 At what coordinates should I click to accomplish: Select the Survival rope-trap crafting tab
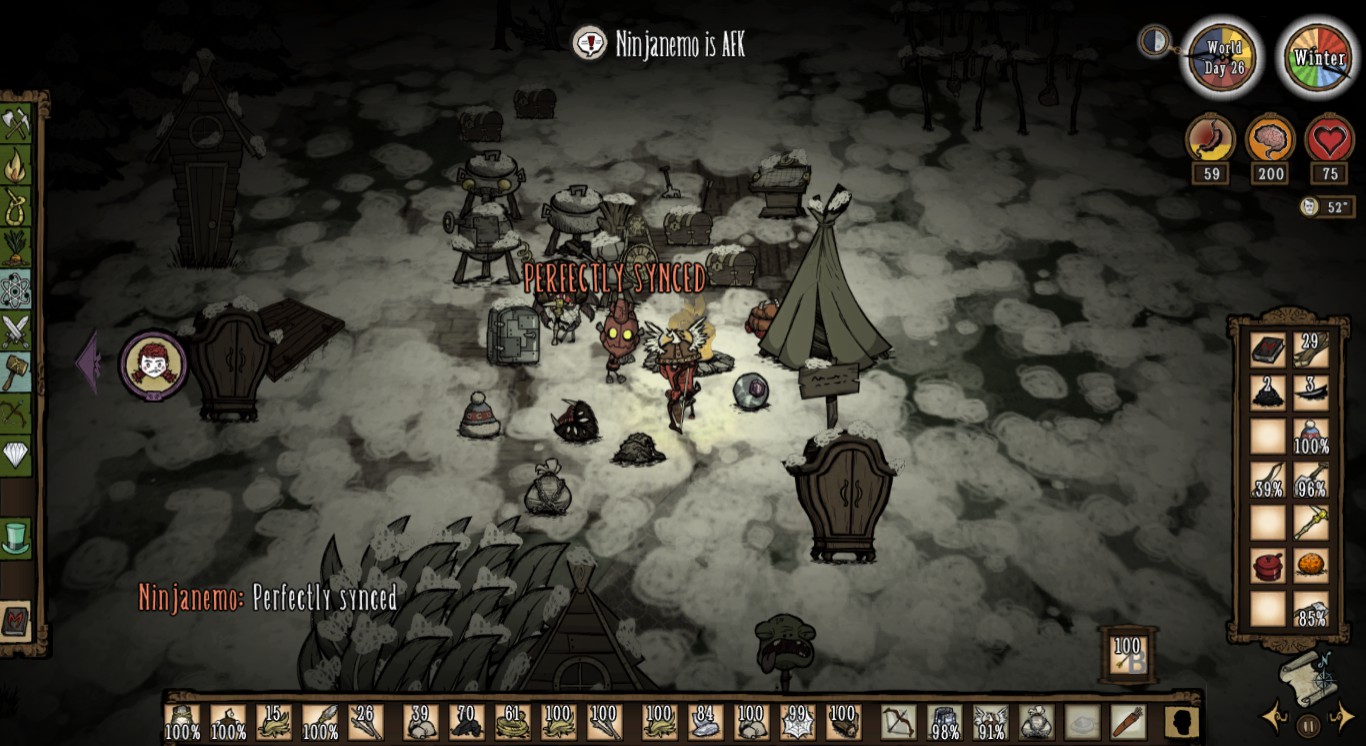coord(17,207)
